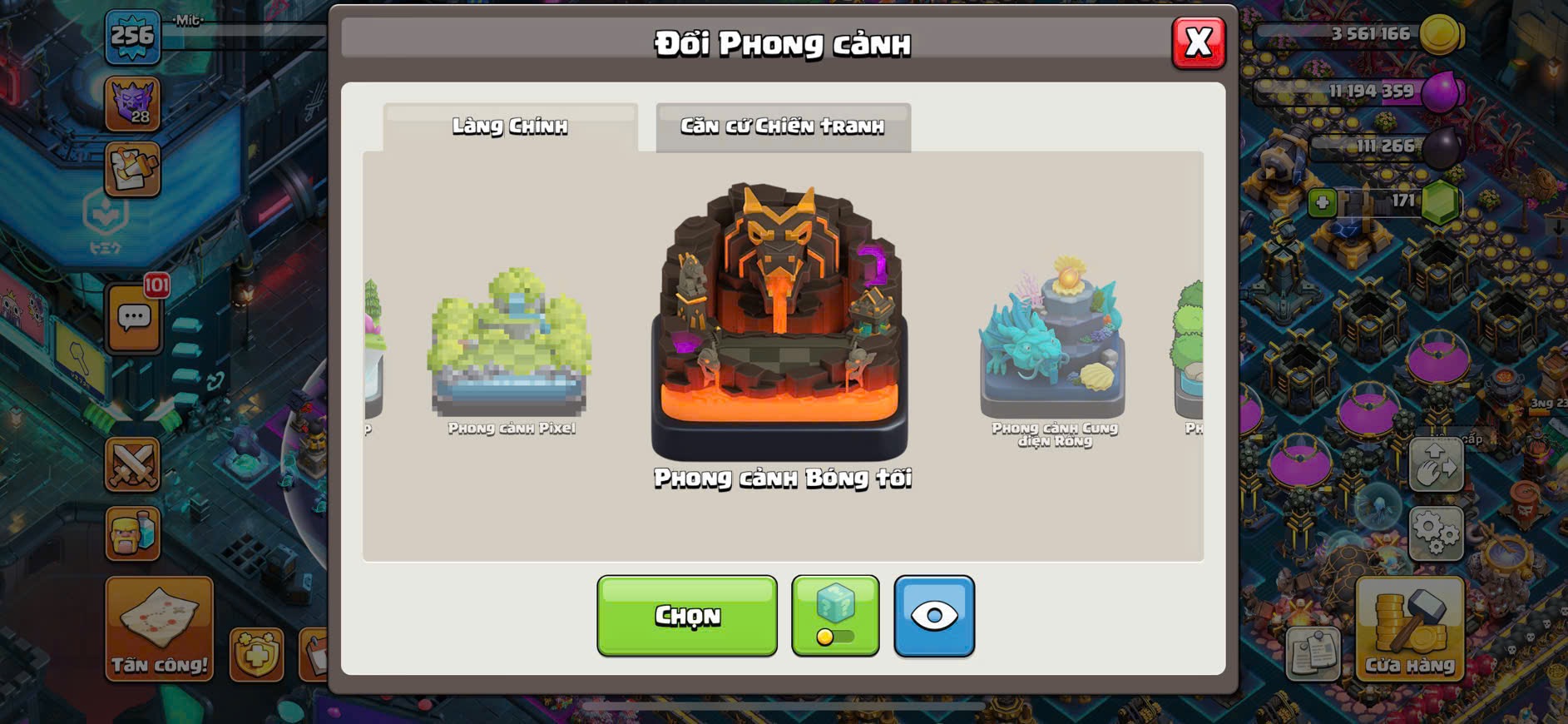Open the Cửa hàng shop
1568x724 pixels.
tap(1409, 629)
